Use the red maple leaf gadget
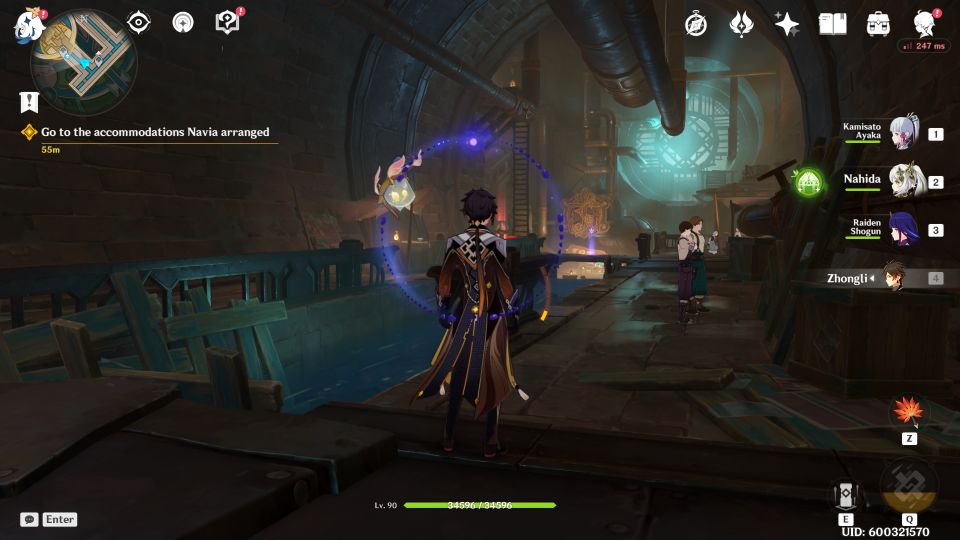The width and height of the screenshot is (960, 540). (x=909, y=411)
